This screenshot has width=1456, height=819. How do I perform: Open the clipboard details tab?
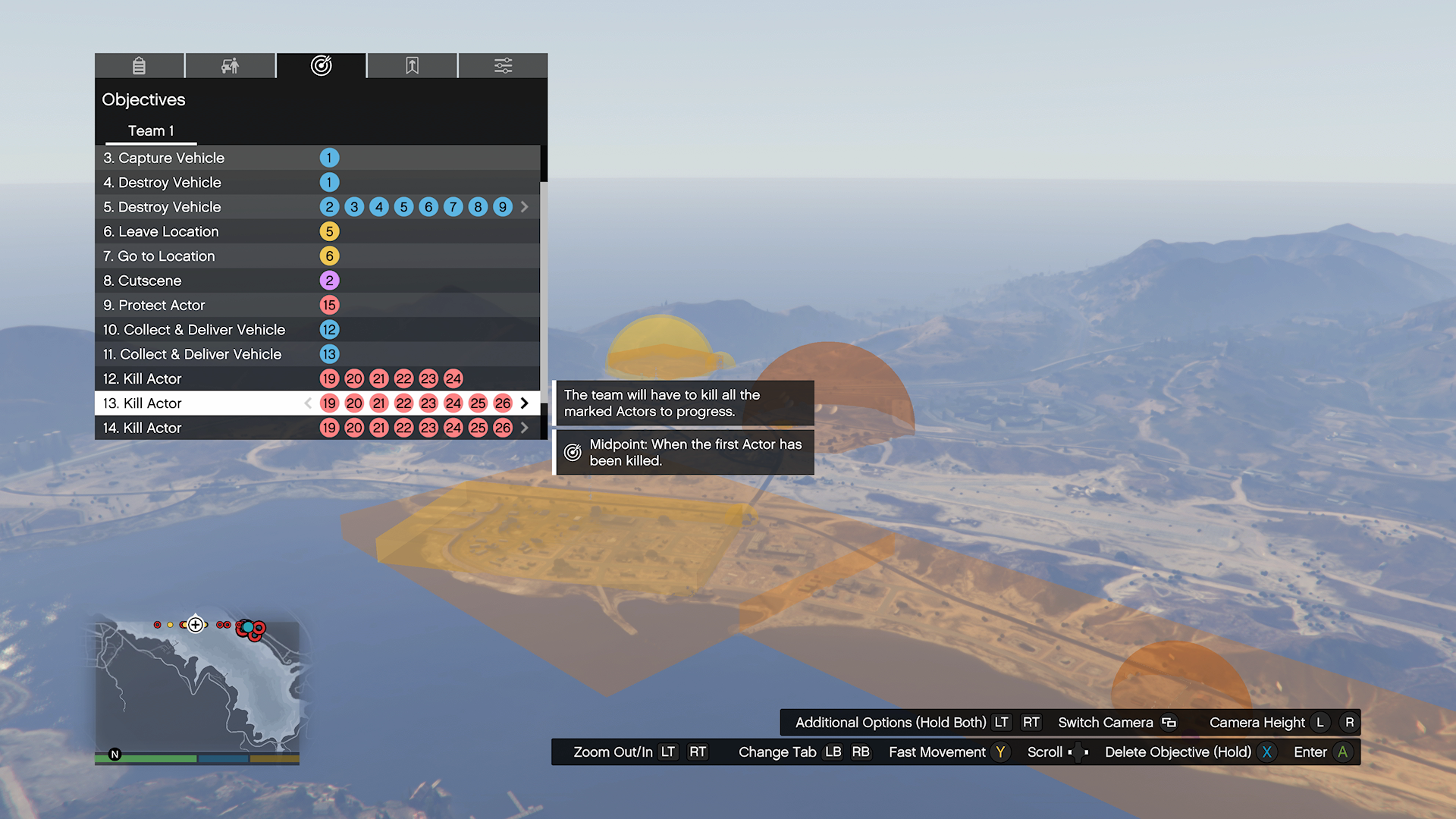(139, 66)
